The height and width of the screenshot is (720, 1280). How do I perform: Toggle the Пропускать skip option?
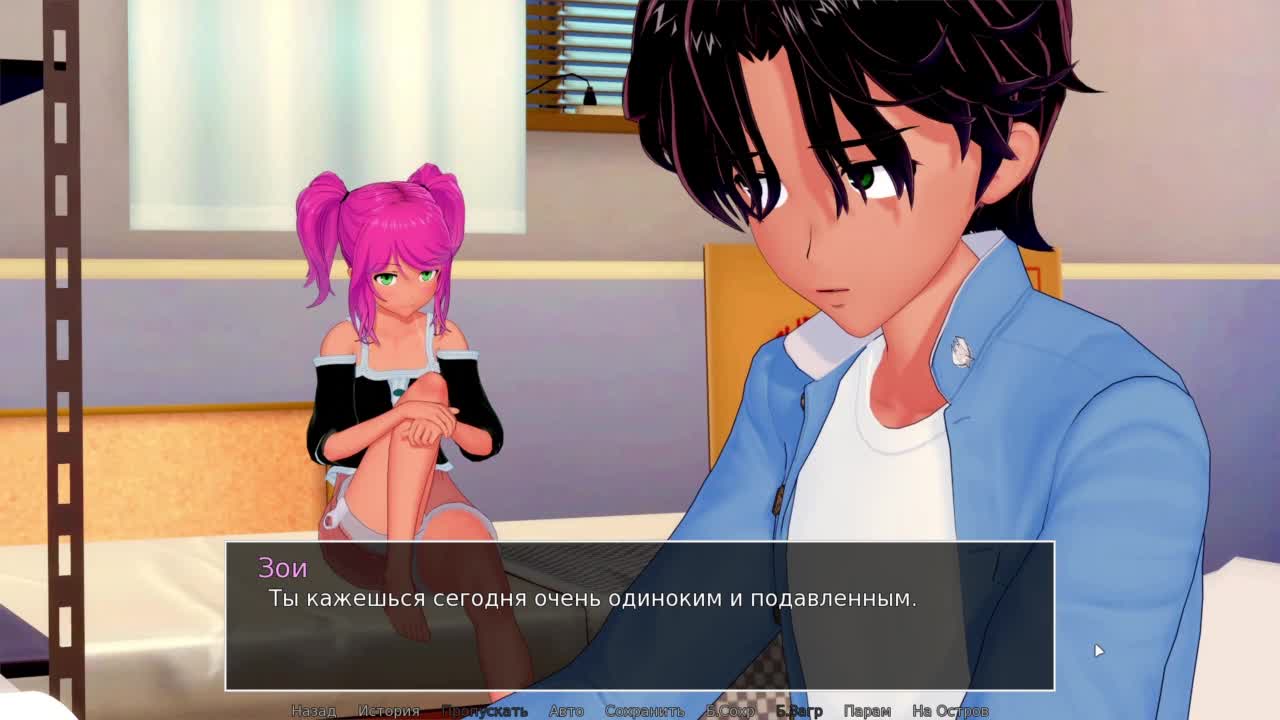point(484,711)
